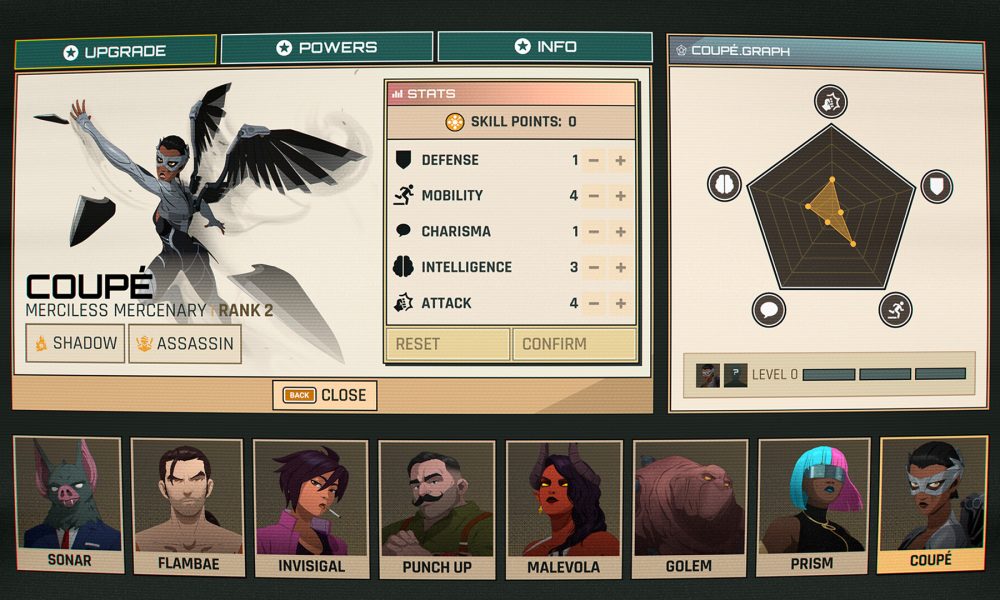1000x600 pixels.
Task: Select the Shadow trait tag
Action: click(x=74, y=344)
